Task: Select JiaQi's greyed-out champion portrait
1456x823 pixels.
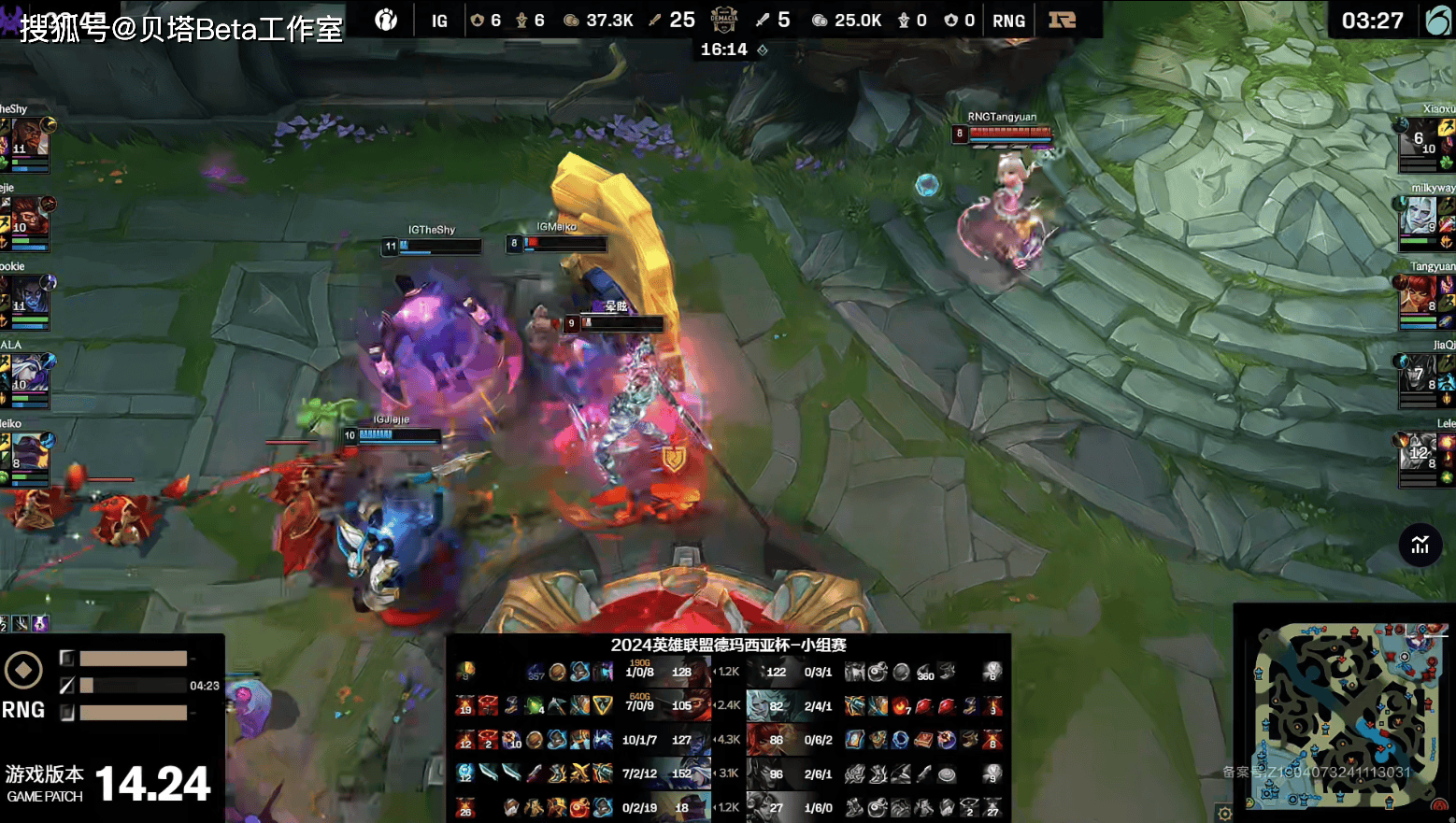Action: click(1419, 374)
